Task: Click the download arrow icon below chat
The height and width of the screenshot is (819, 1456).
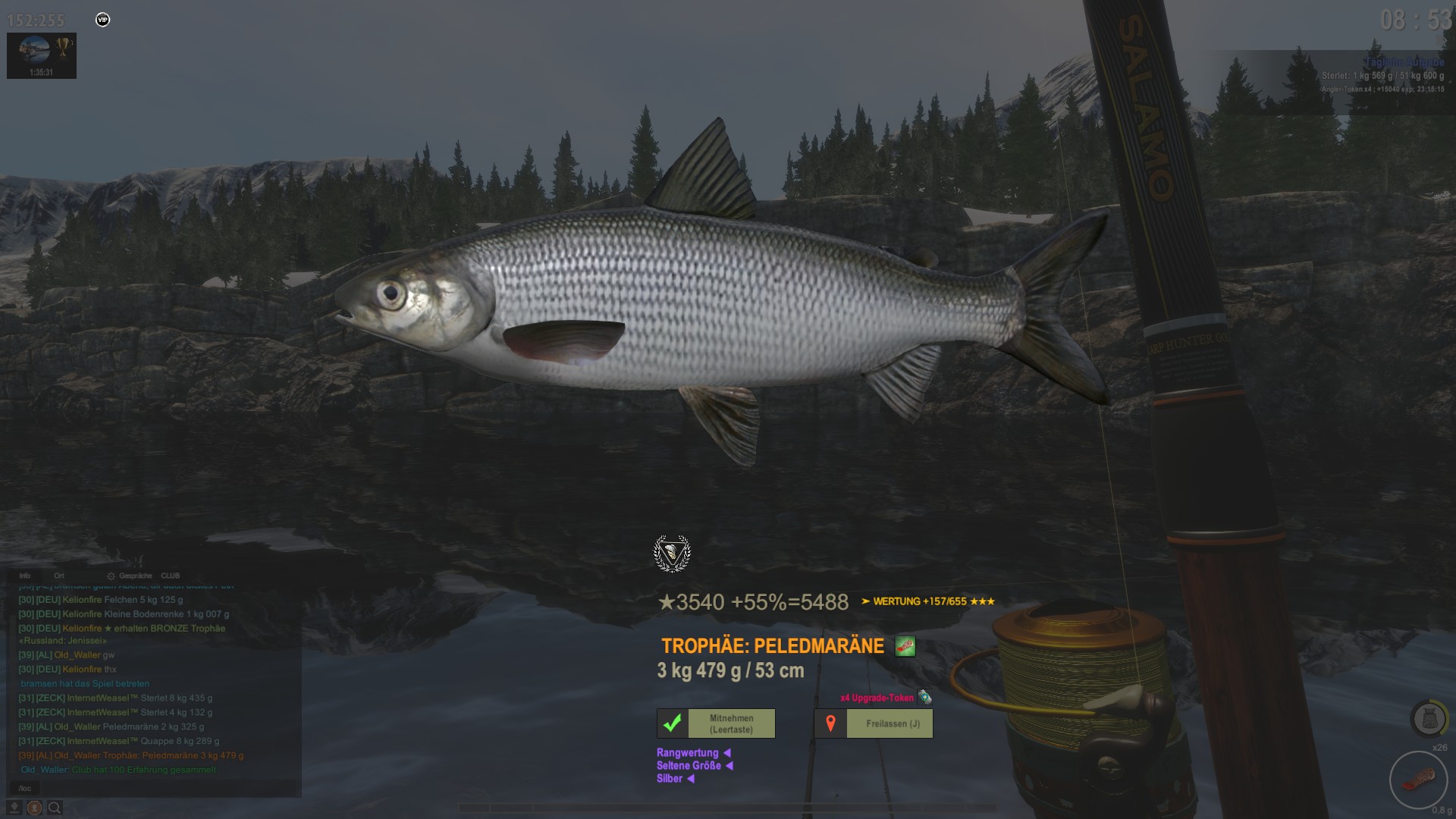Action: point(14,808)
